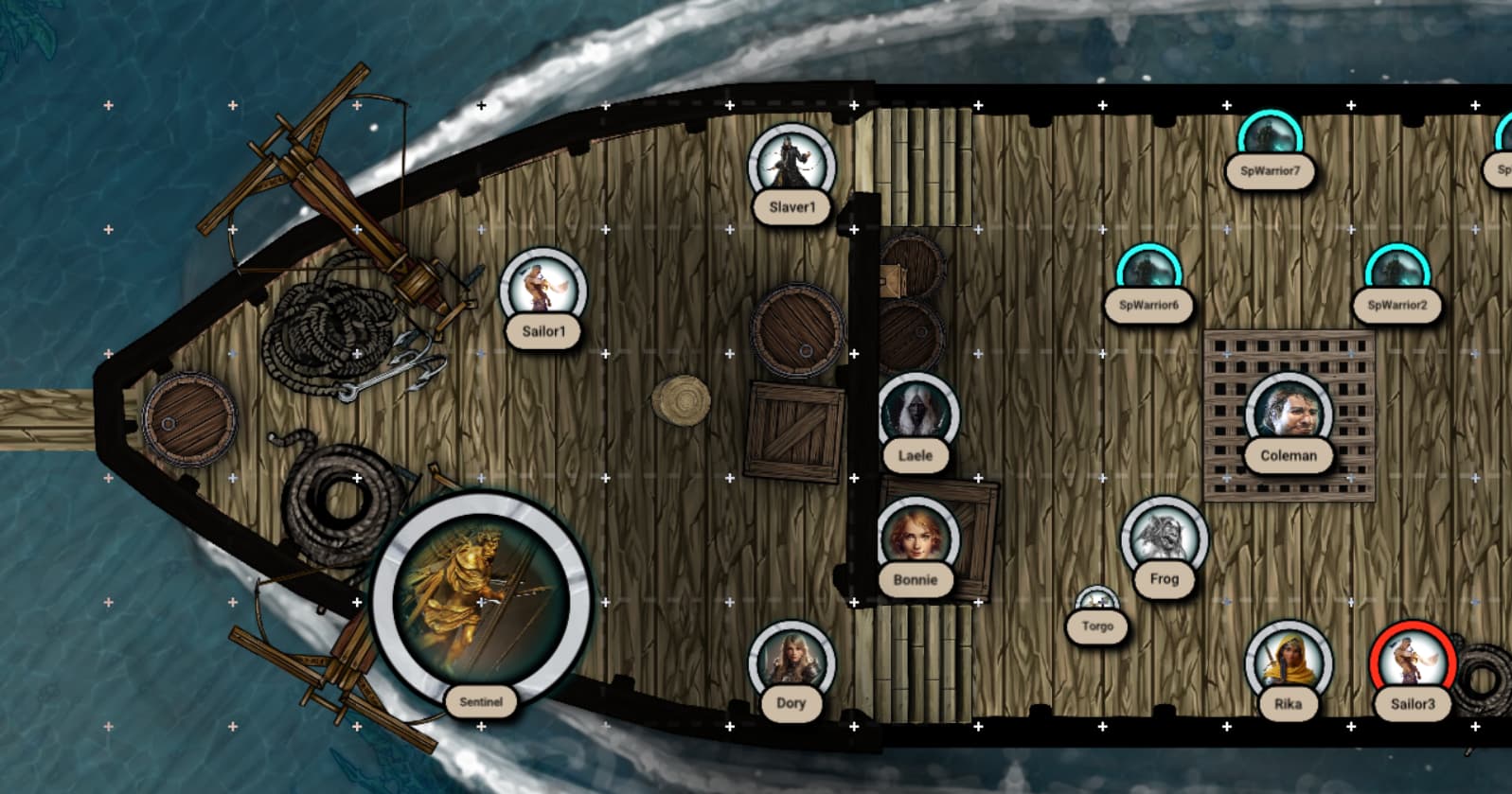The width and height of the screenshot is (1512, 794).
Task: Select the SpWarrior7 token
Action: [1271, 139]
